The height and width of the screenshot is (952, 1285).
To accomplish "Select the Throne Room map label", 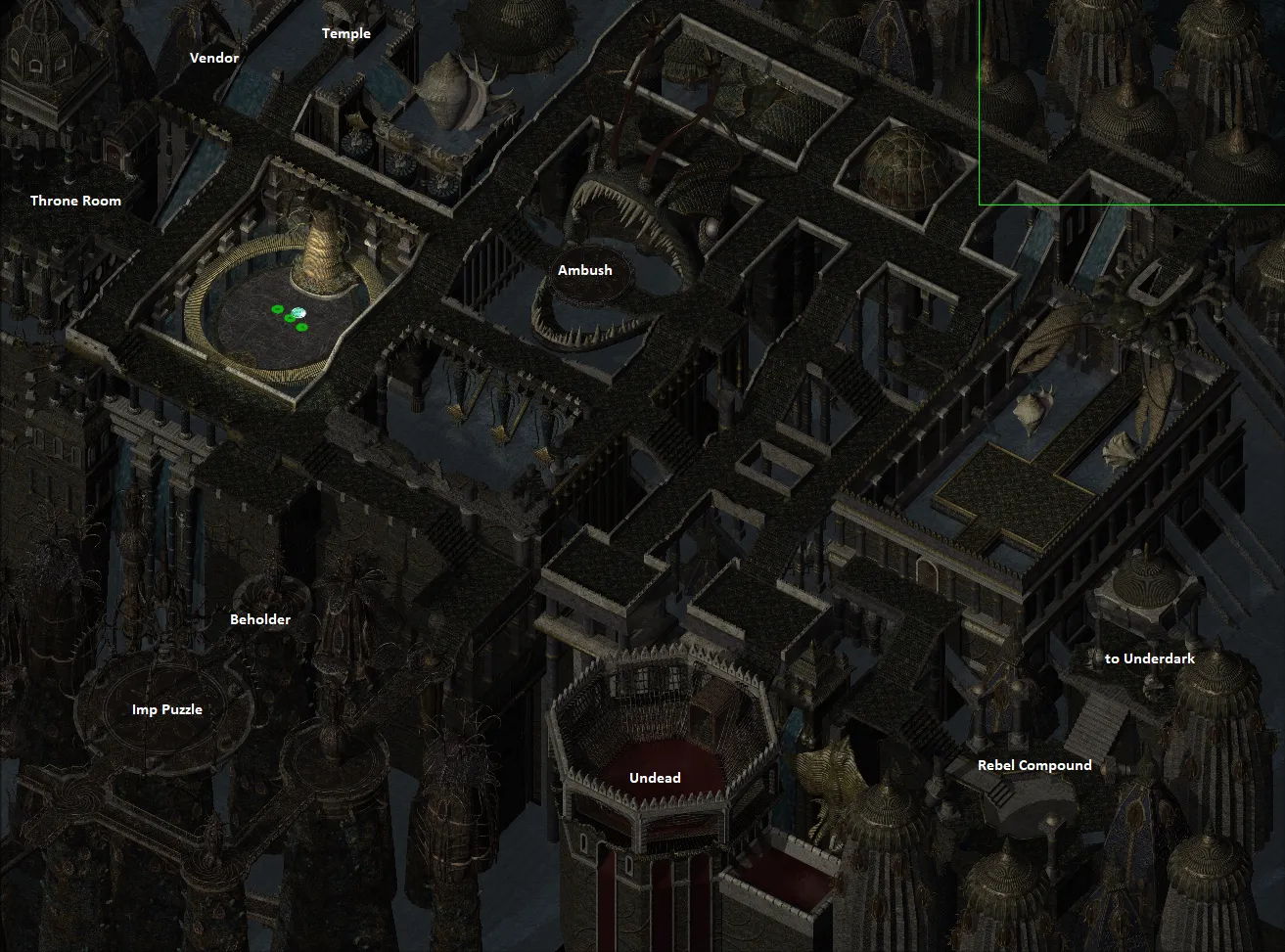I will click(x=75, y=201).
